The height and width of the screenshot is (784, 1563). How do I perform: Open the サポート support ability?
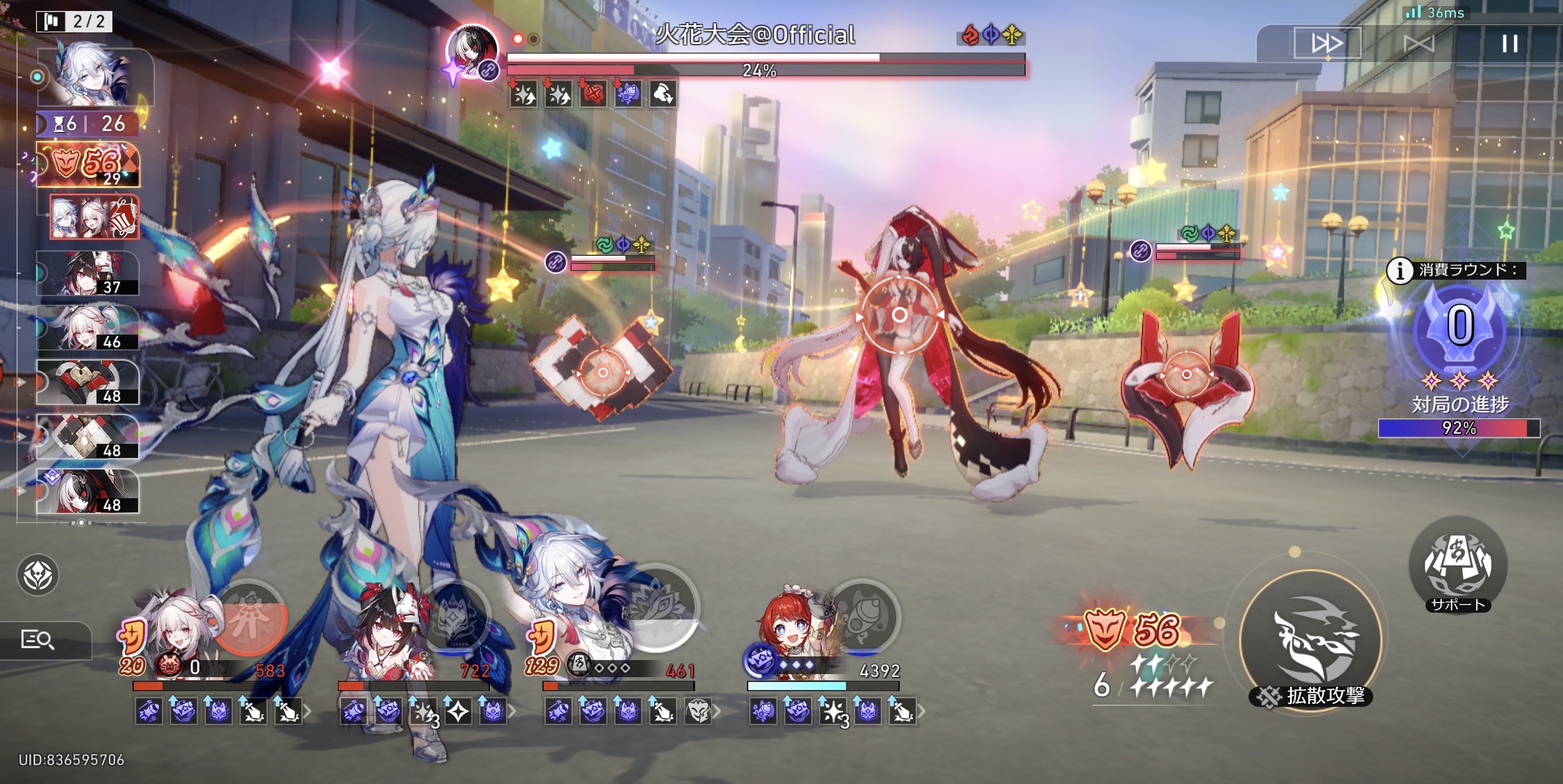(1457, 565)
